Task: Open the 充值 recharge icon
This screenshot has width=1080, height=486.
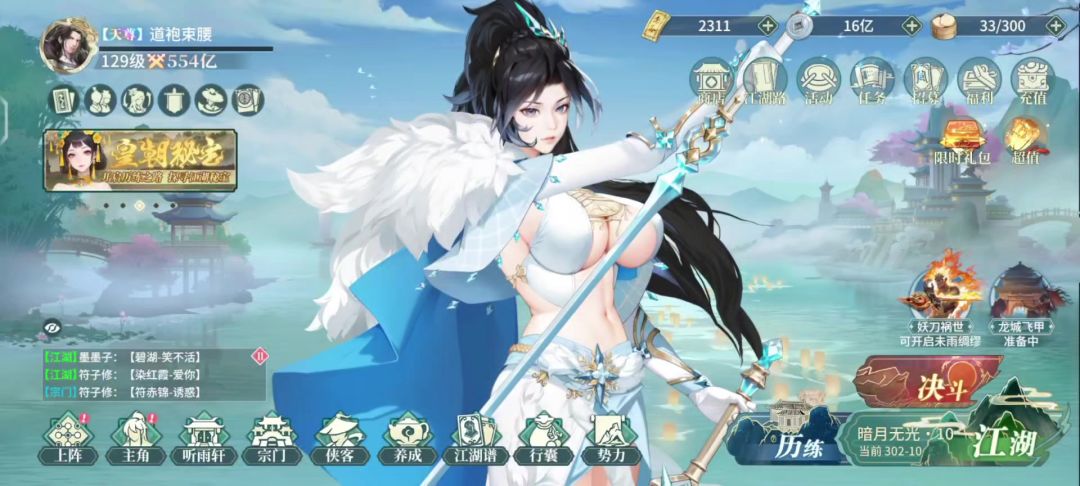Action: point(1032,80)
